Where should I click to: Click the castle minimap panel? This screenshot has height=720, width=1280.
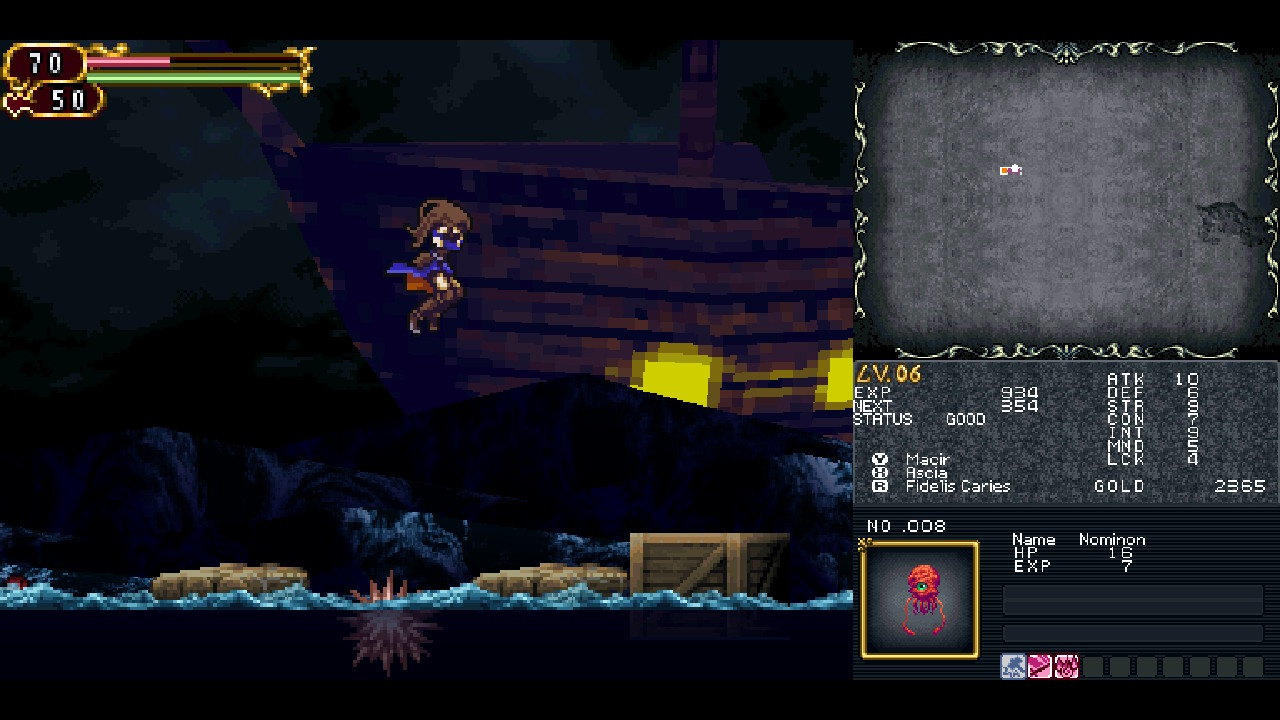(1066, 200)
